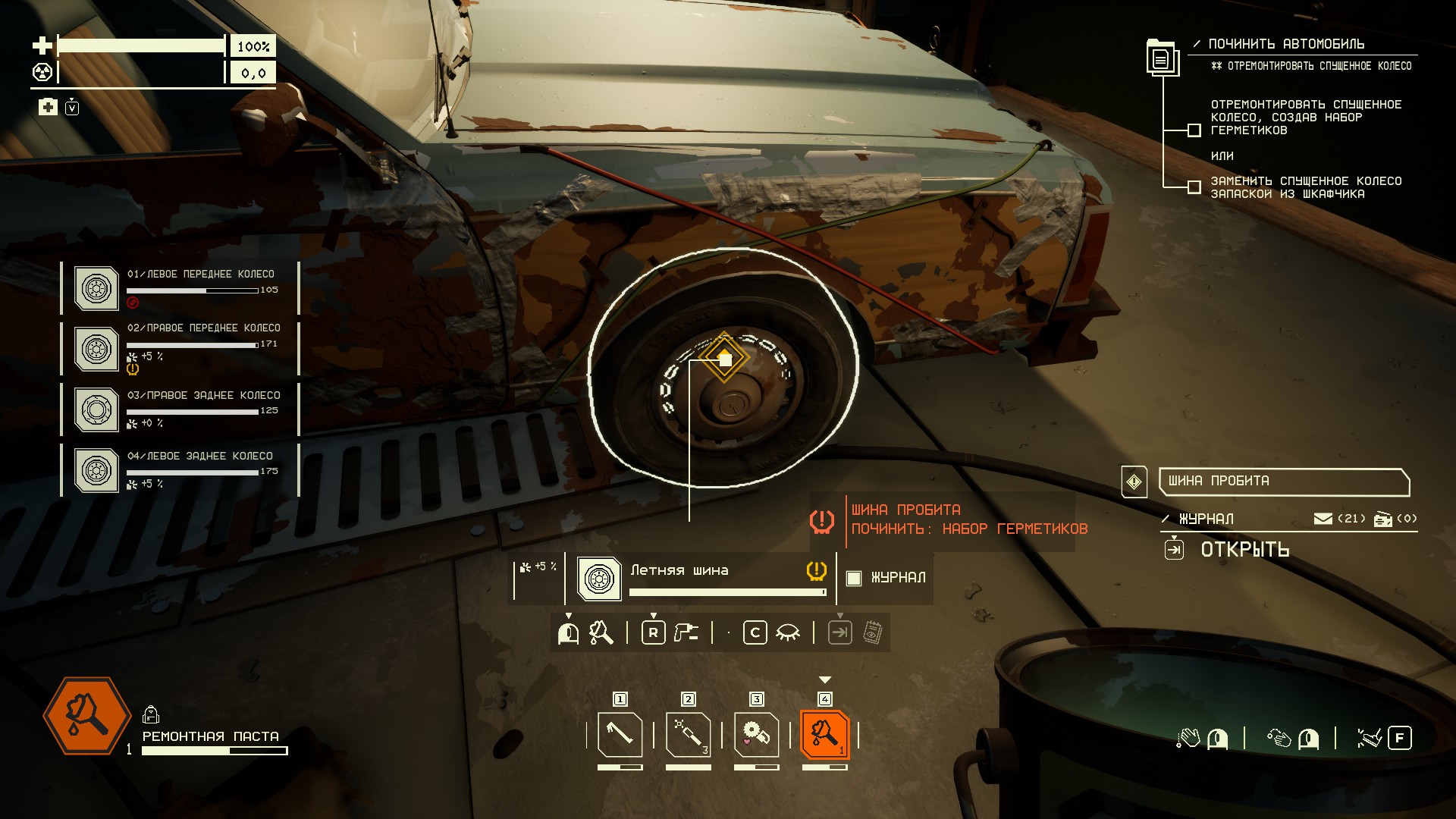Tick the replace with spare wheel objective checkbox

click(x=1194, y=187)
